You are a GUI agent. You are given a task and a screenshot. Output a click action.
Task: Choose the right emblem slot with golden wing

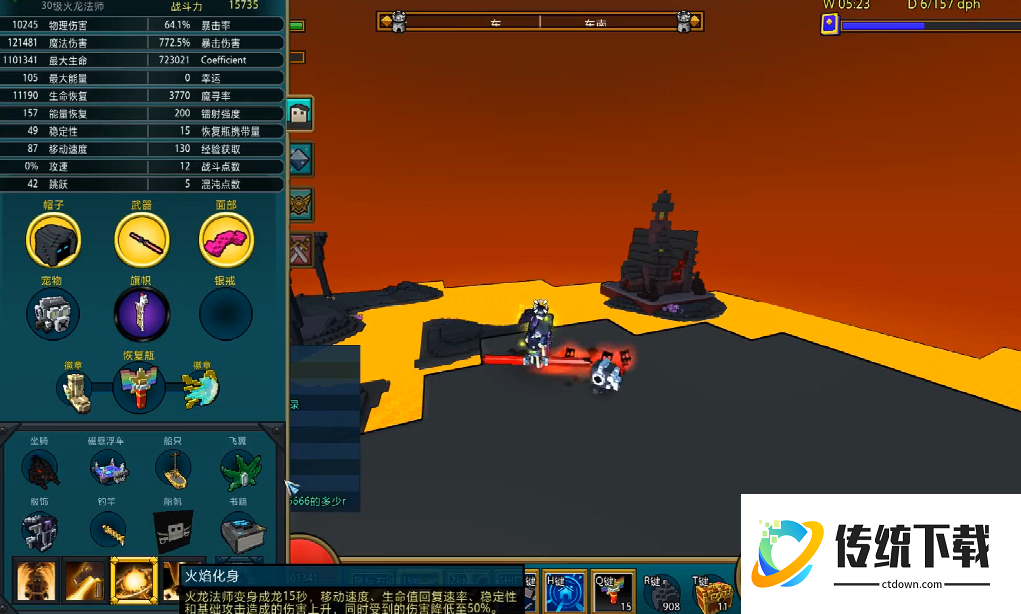coord(201,390)
